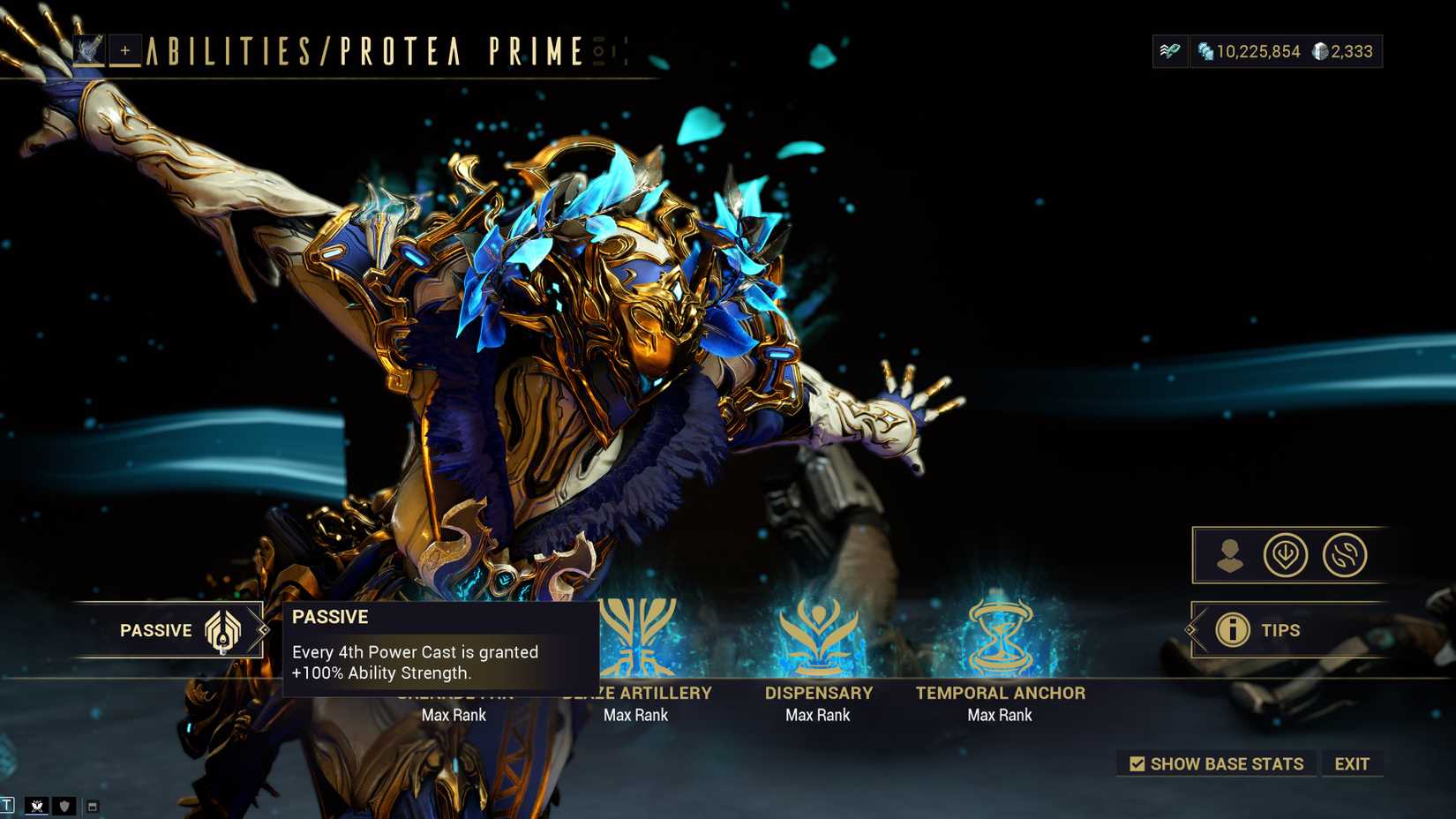Image resolution: width=1456 pixels, height=819 pixels.
Task: Click the Exit button
Action: point(1354,763)
